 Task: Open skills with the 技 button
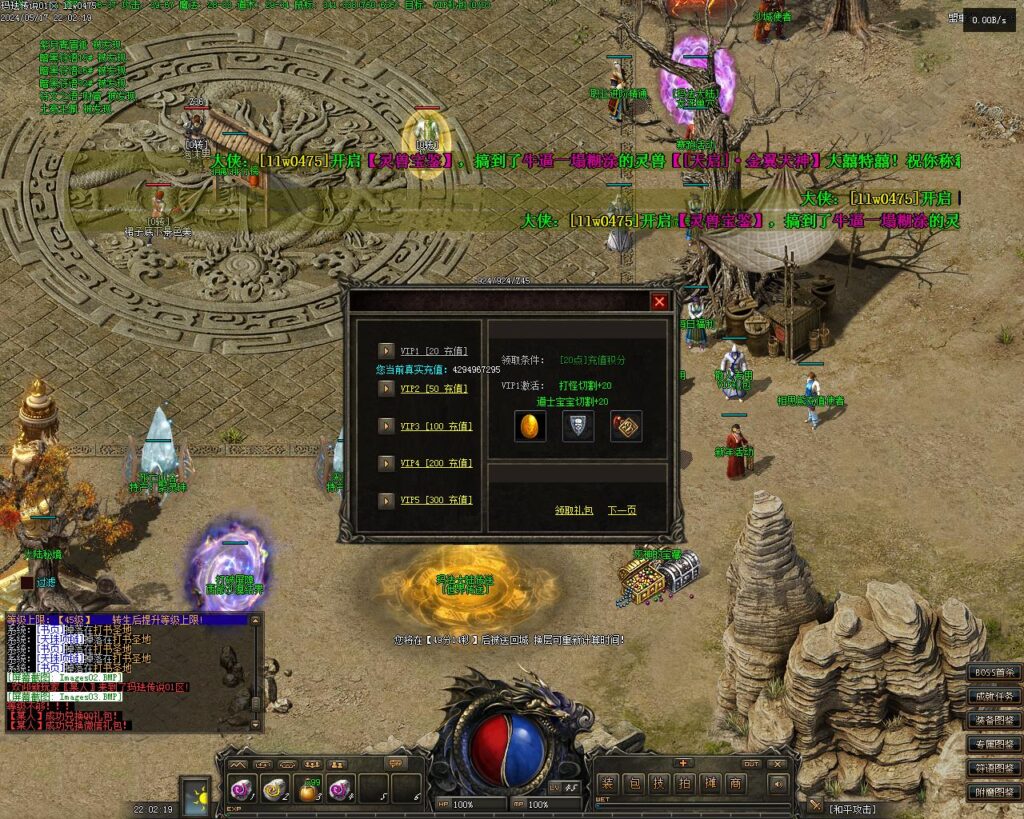(x=659, y=783)
